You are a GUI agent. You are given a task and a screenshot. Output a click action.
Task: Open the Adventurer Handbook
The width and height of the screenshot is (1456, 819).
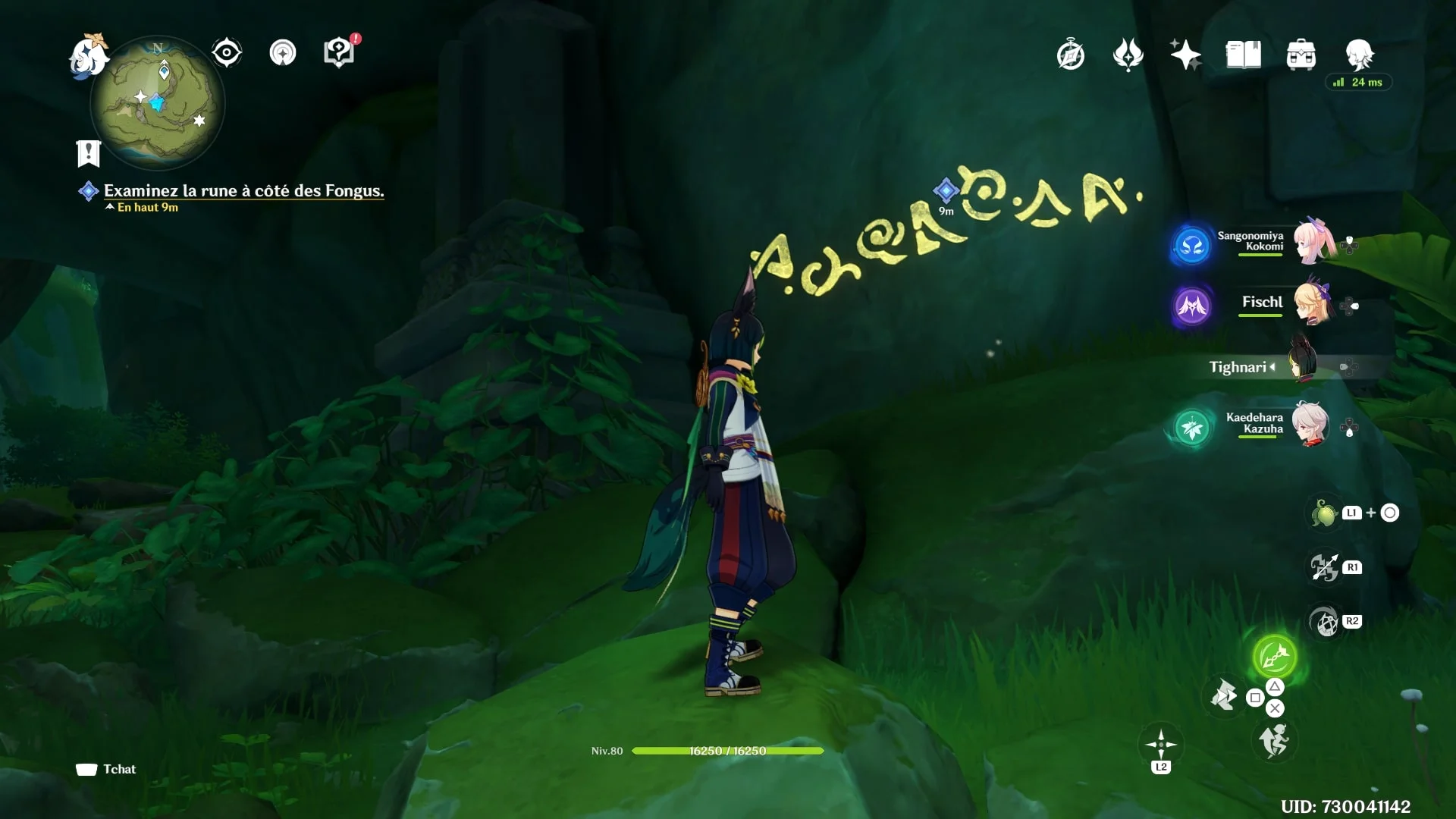[x=1243, y=55]
